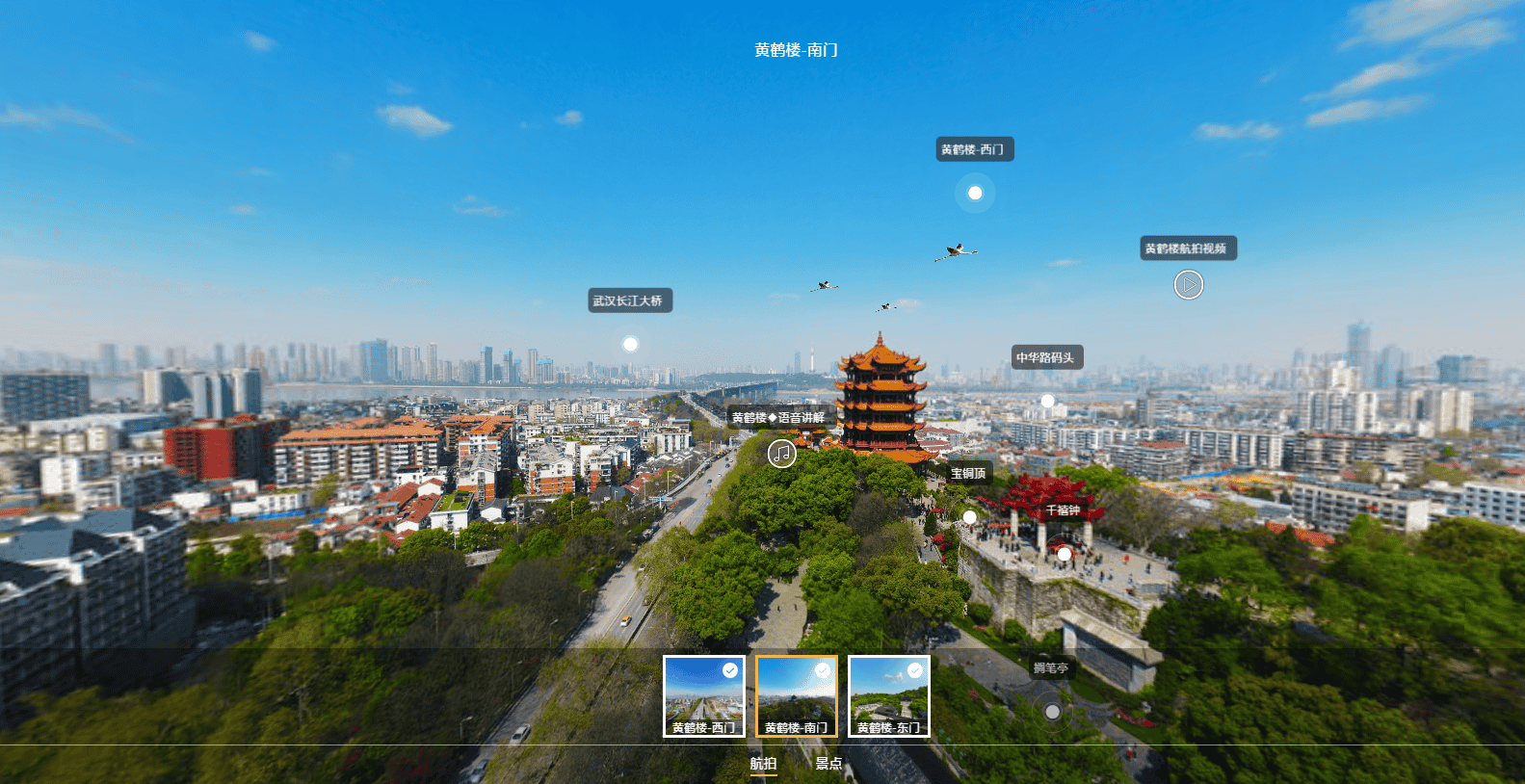1525x784 pixels.
Task: Click the 黄鹤楼-西门 label
Action: coord(974,148)
